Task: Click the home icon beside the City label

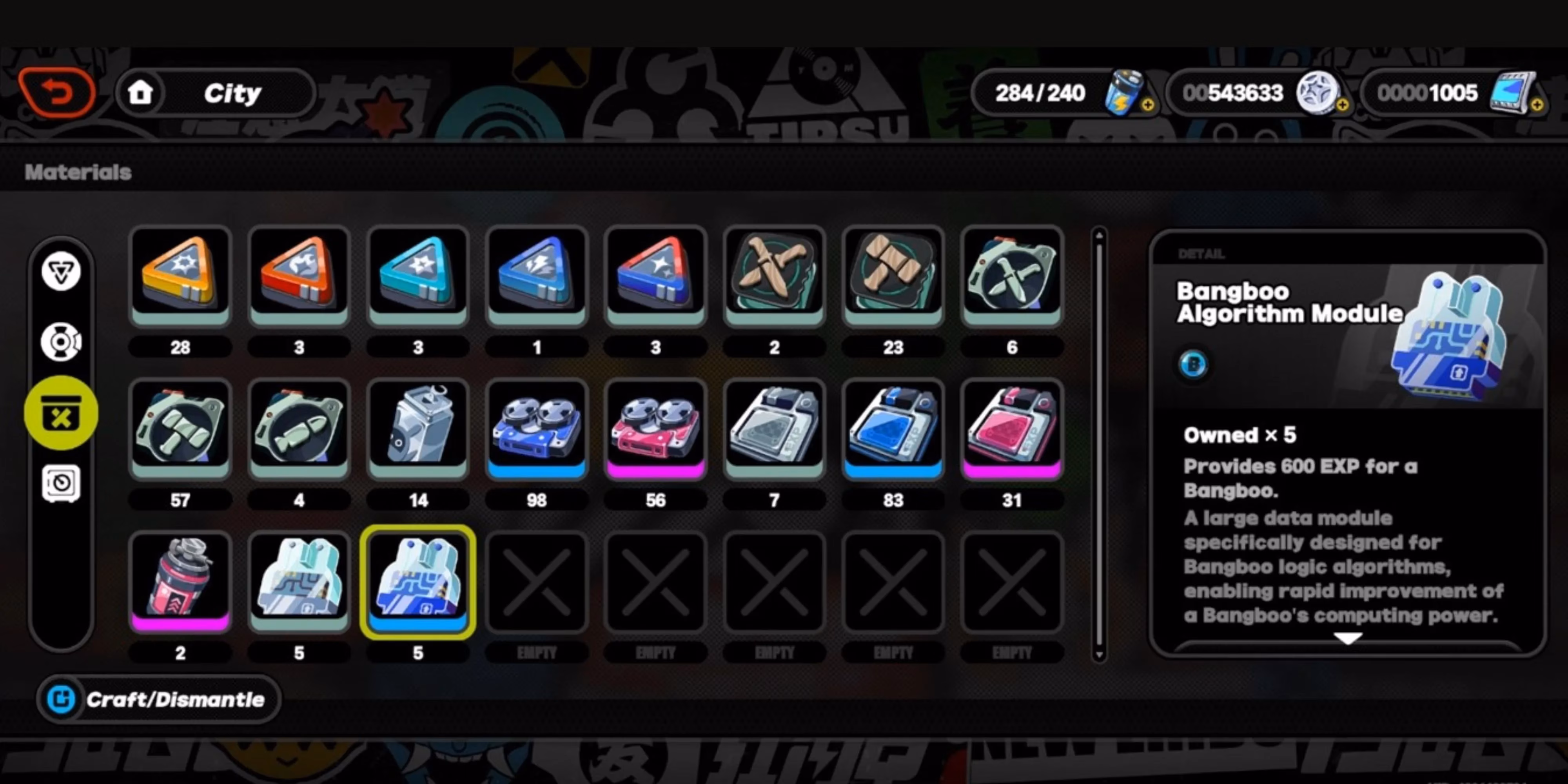Action: (x=141, y=93)
